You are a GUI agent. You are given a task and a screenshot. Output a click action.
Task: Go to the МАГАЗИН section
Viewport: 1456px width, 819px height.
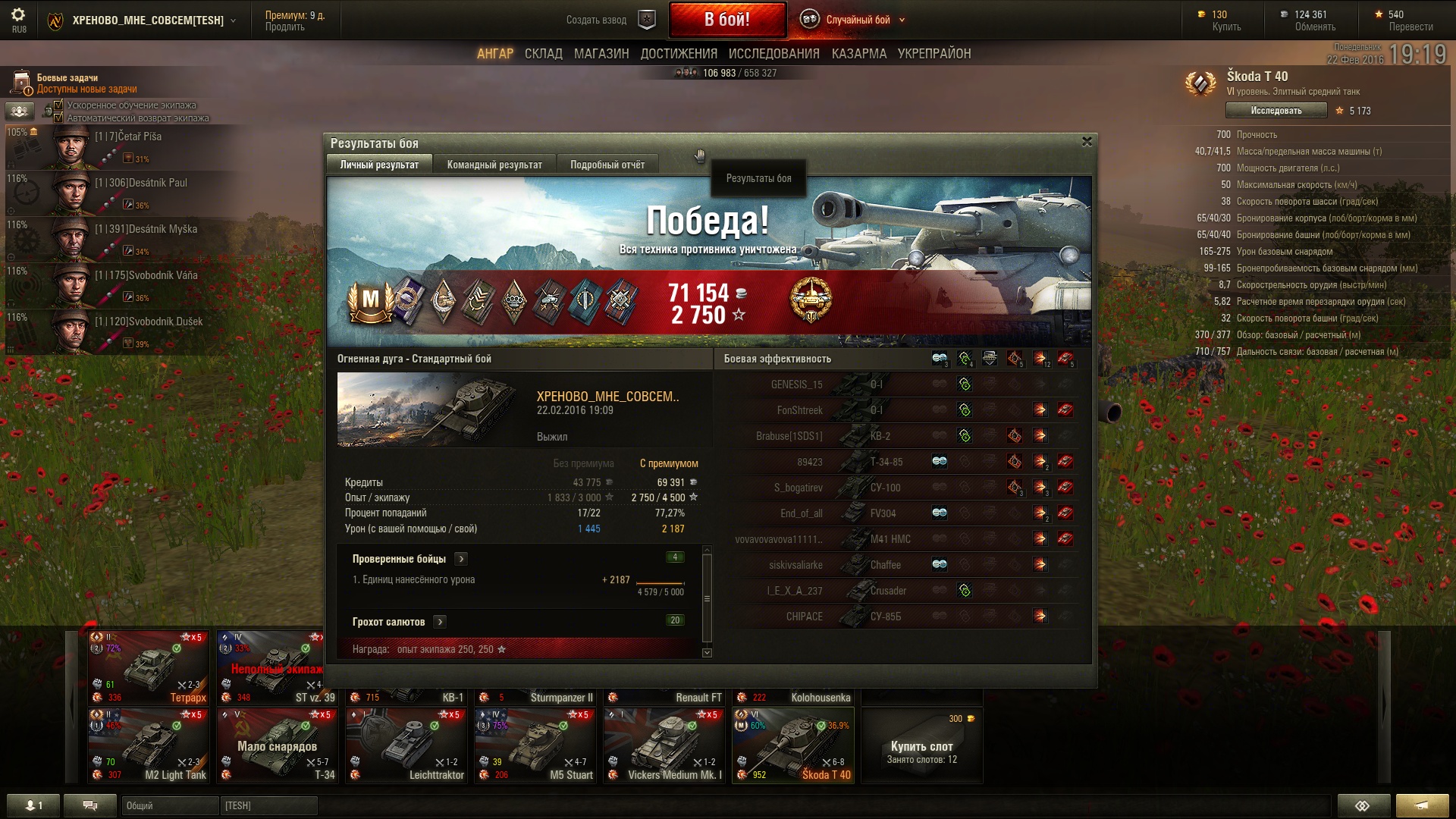(601, 54)
